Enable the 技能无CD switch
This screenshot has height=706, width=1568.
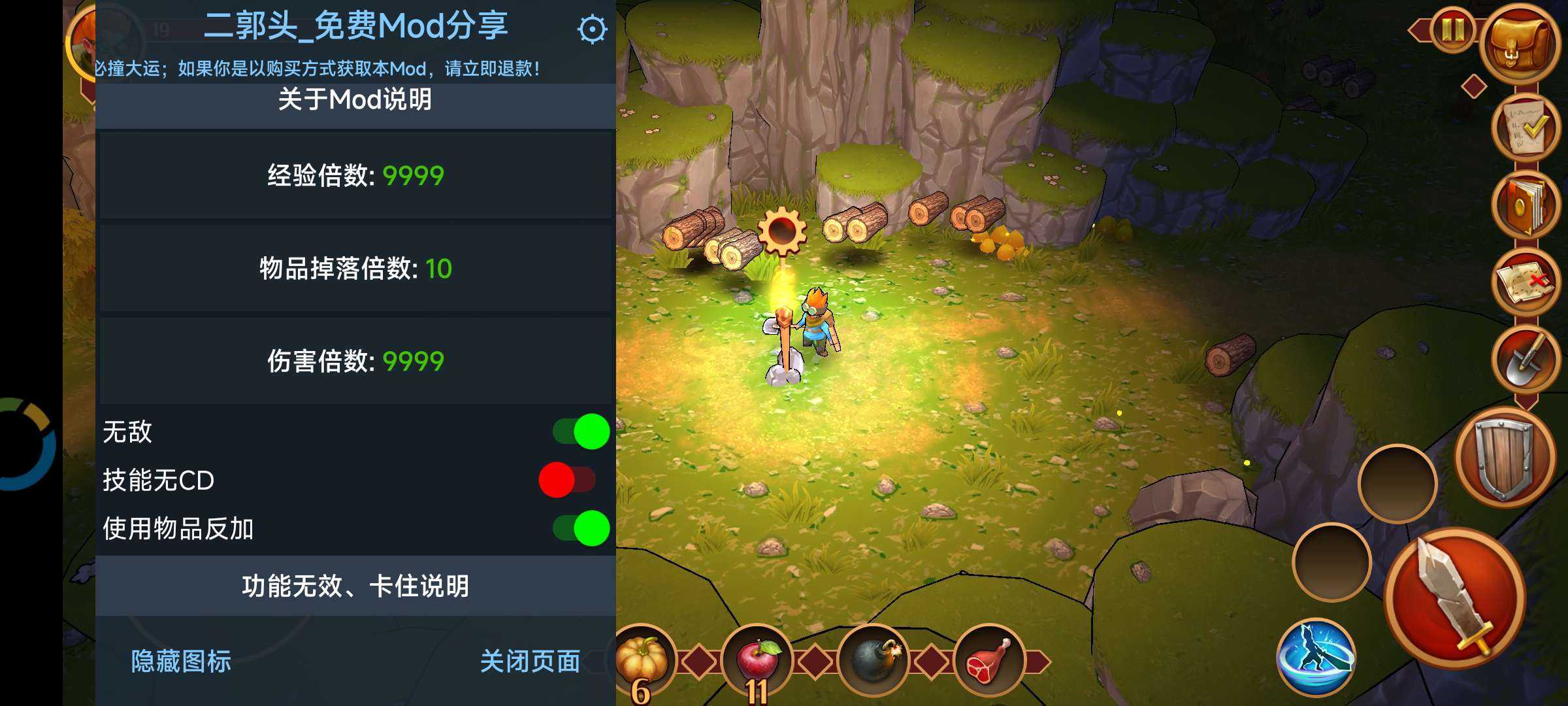pos(567,480)
